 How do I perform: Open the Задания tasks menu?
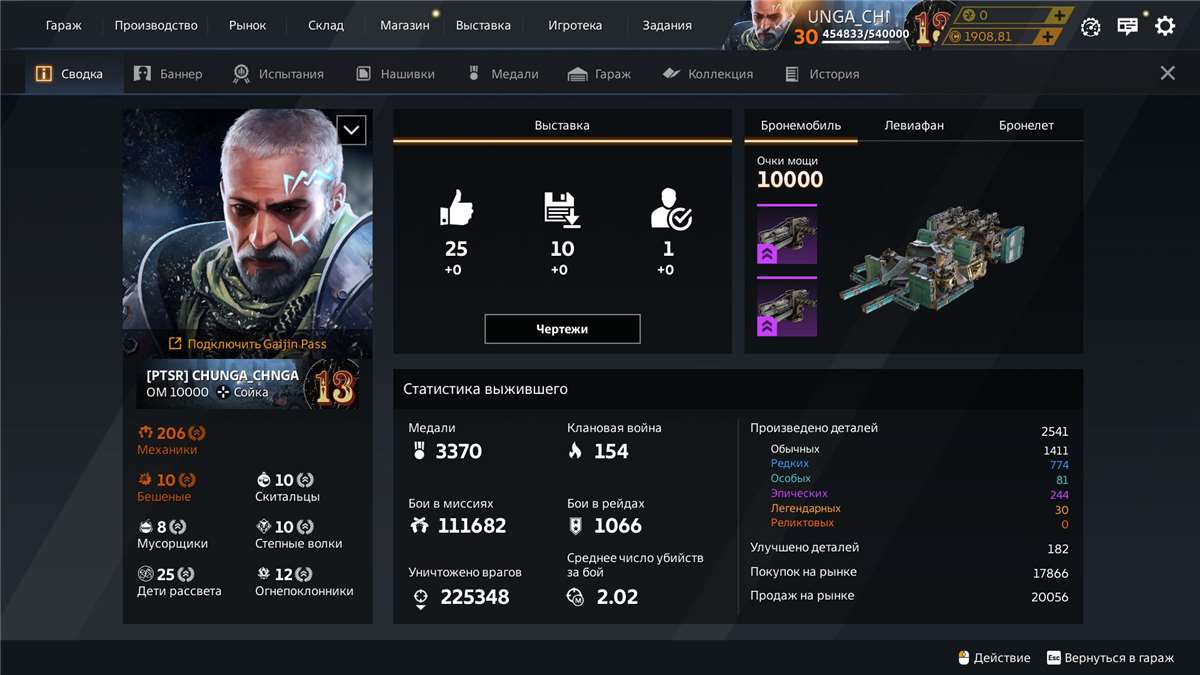tap(667, 25)
